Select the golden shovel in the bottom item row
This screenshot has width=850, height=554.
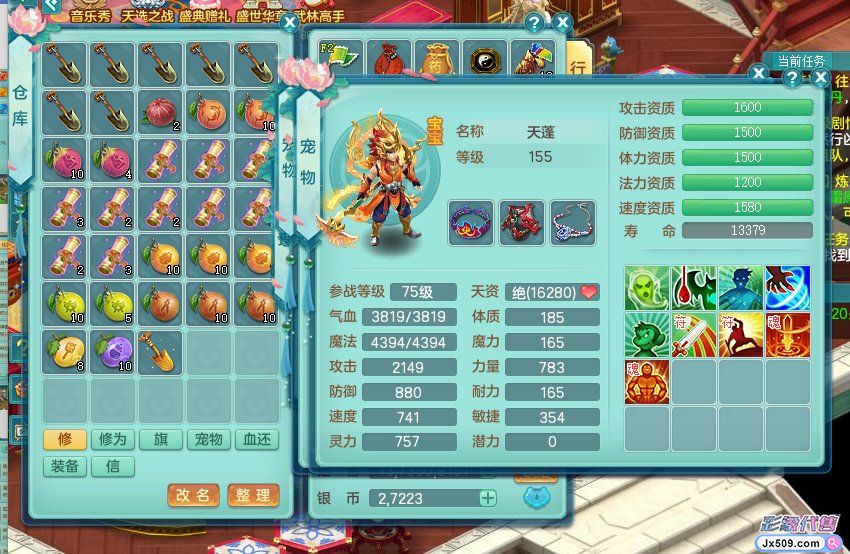161,352
